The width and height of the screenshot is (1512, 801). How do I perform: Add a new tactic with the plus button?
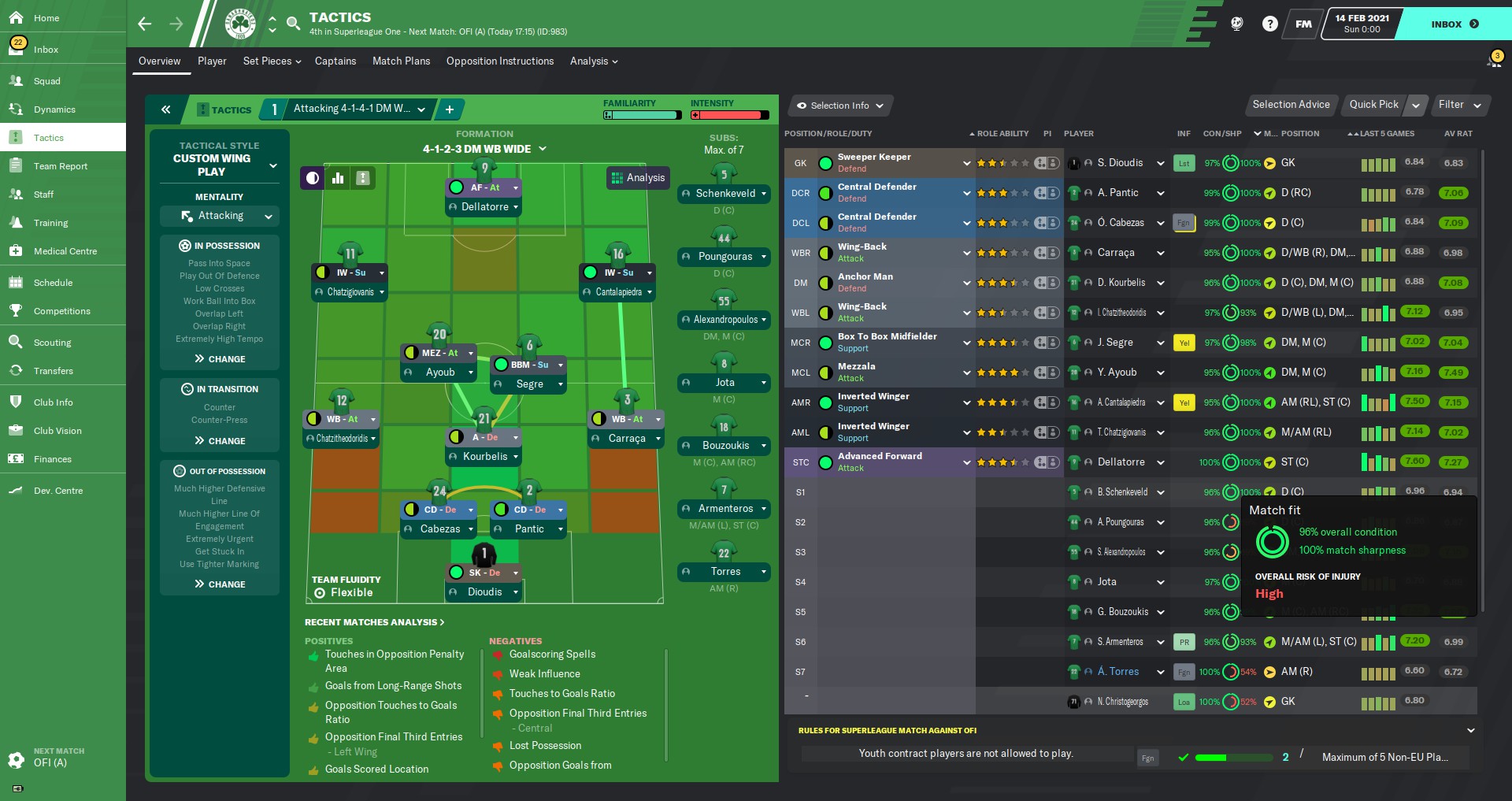click(450, 109)
